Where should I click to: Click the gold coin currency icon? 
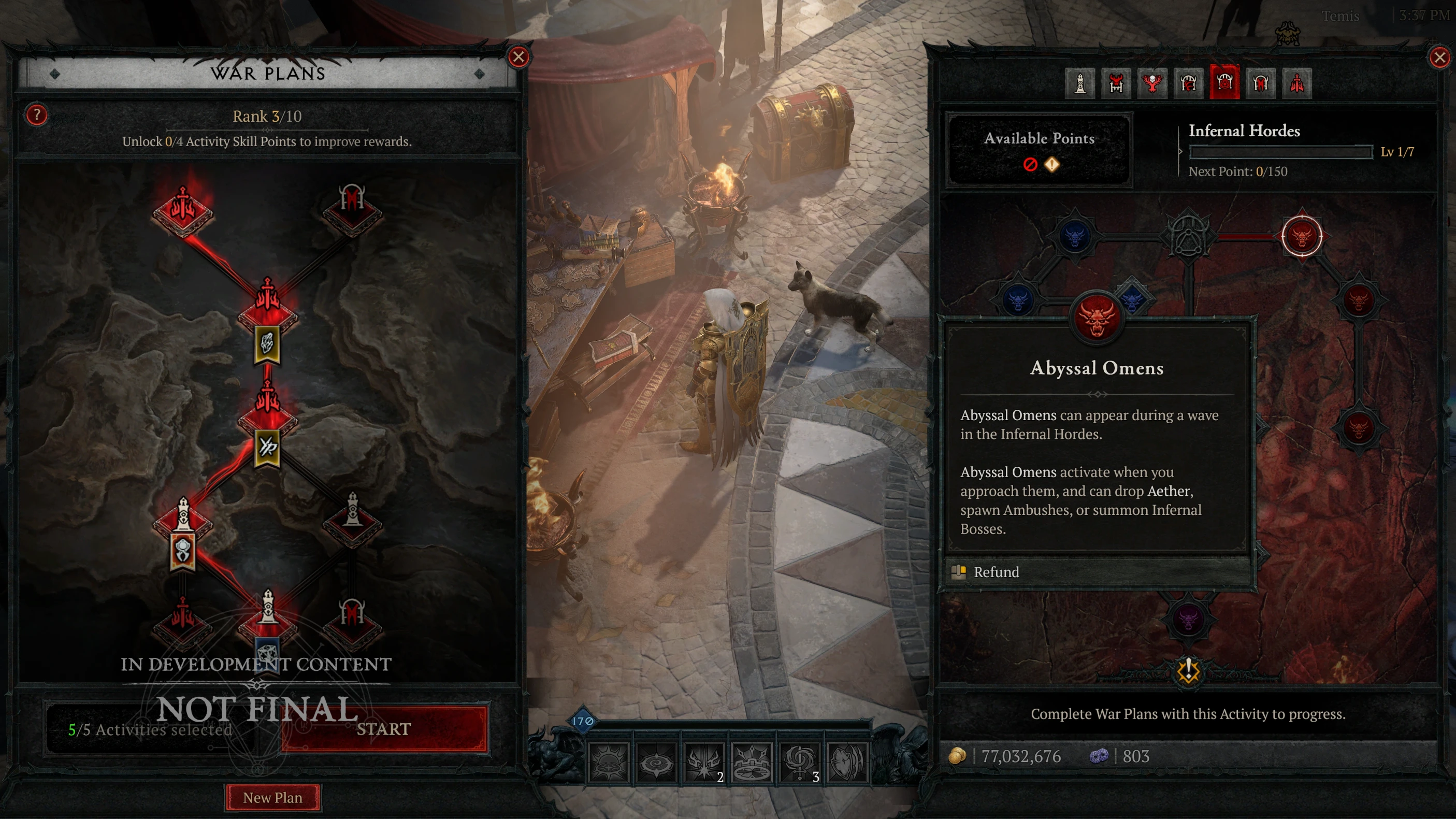[x=957, y=756]
